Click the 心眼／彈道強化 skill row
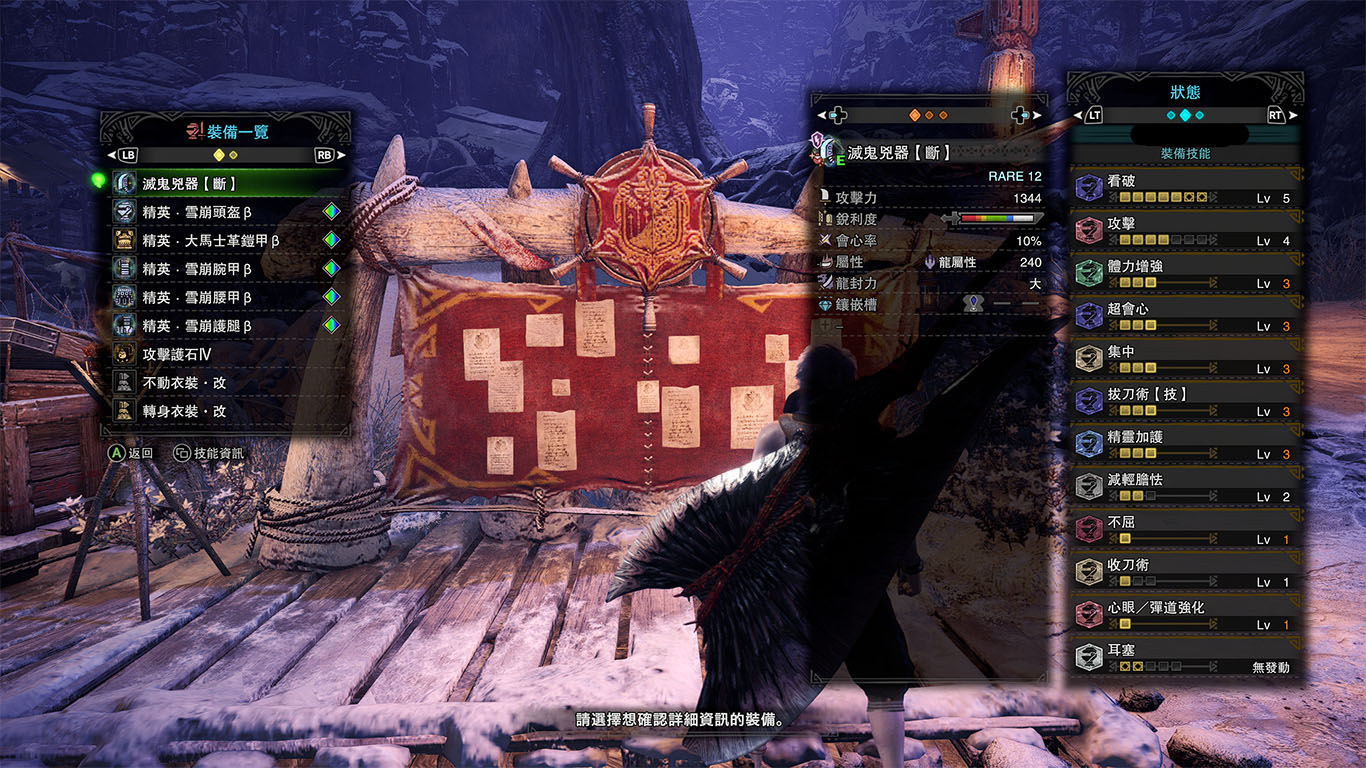The image size is (1366, 768). (x=1185, y=615)
